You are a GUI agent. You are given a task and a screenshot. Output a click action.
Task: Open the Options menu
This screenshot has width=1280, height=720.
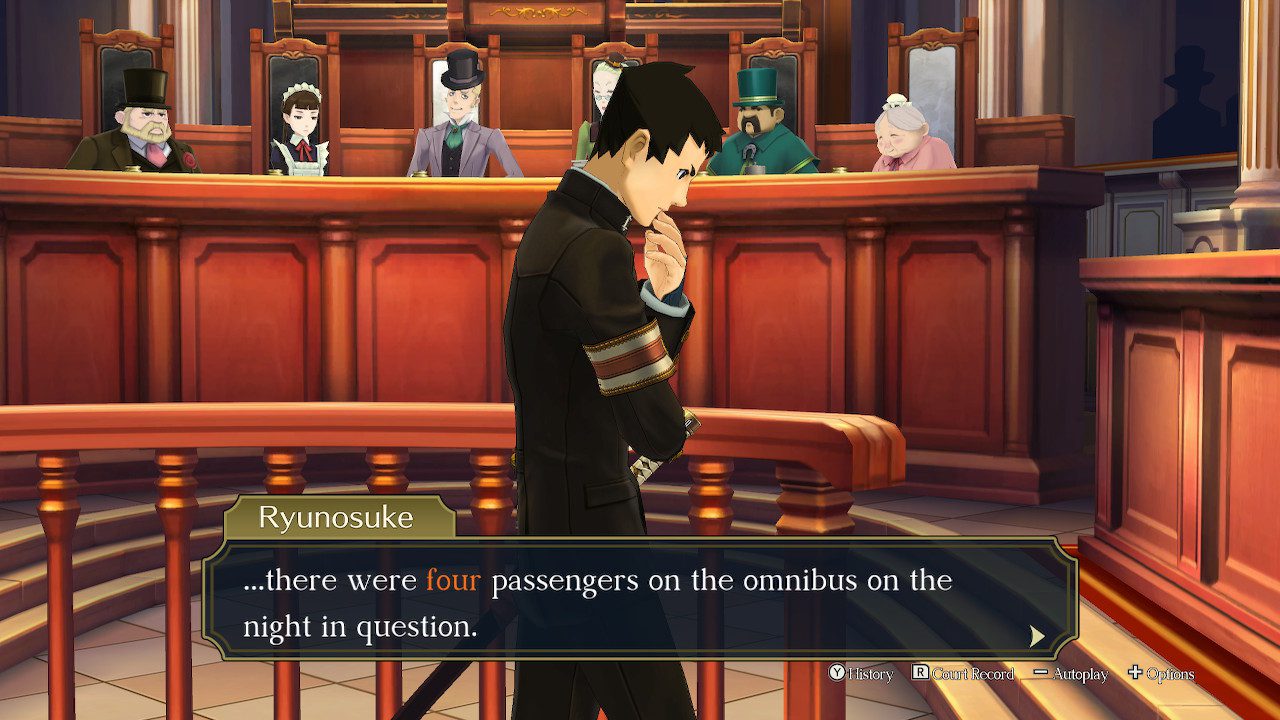(1161, 674)
